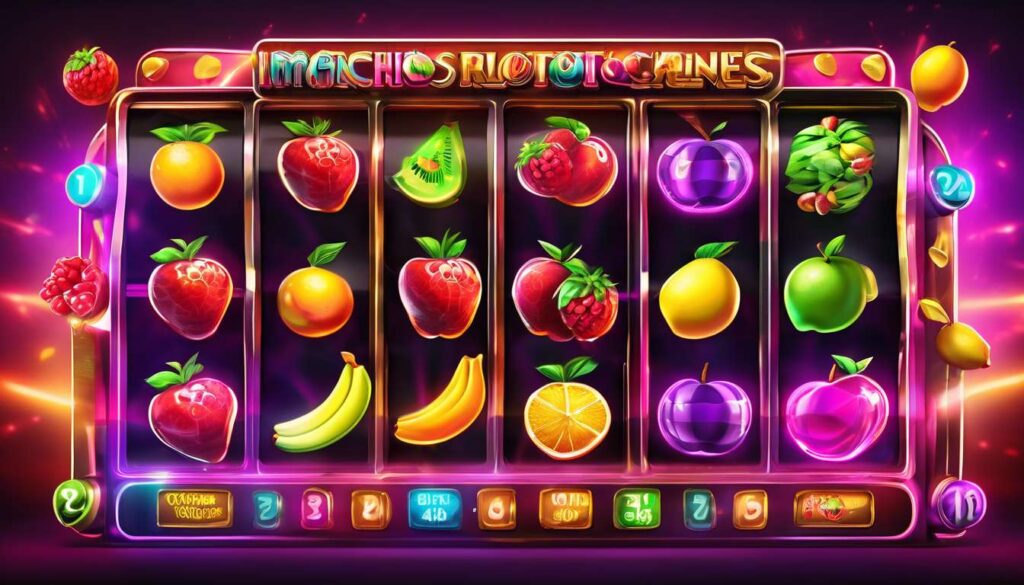Screen dimensions: 1024x585
Task: Select the teal round orb labeled 1
Action: pyautogui.click(x=84, y=185)
